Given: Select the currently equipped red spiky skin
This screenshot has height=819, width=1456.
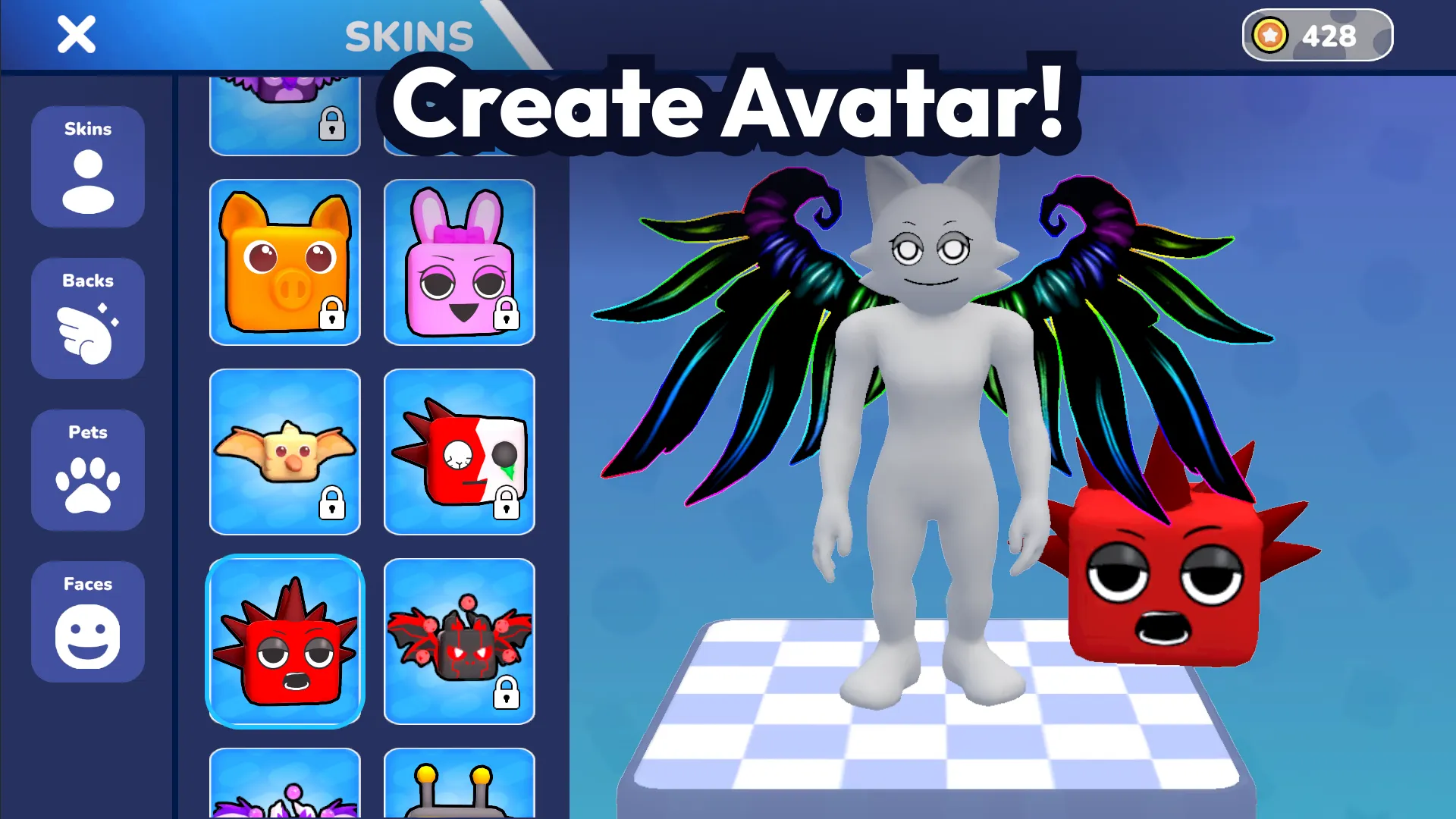Looking at the screenshot, I should [285, 641].
